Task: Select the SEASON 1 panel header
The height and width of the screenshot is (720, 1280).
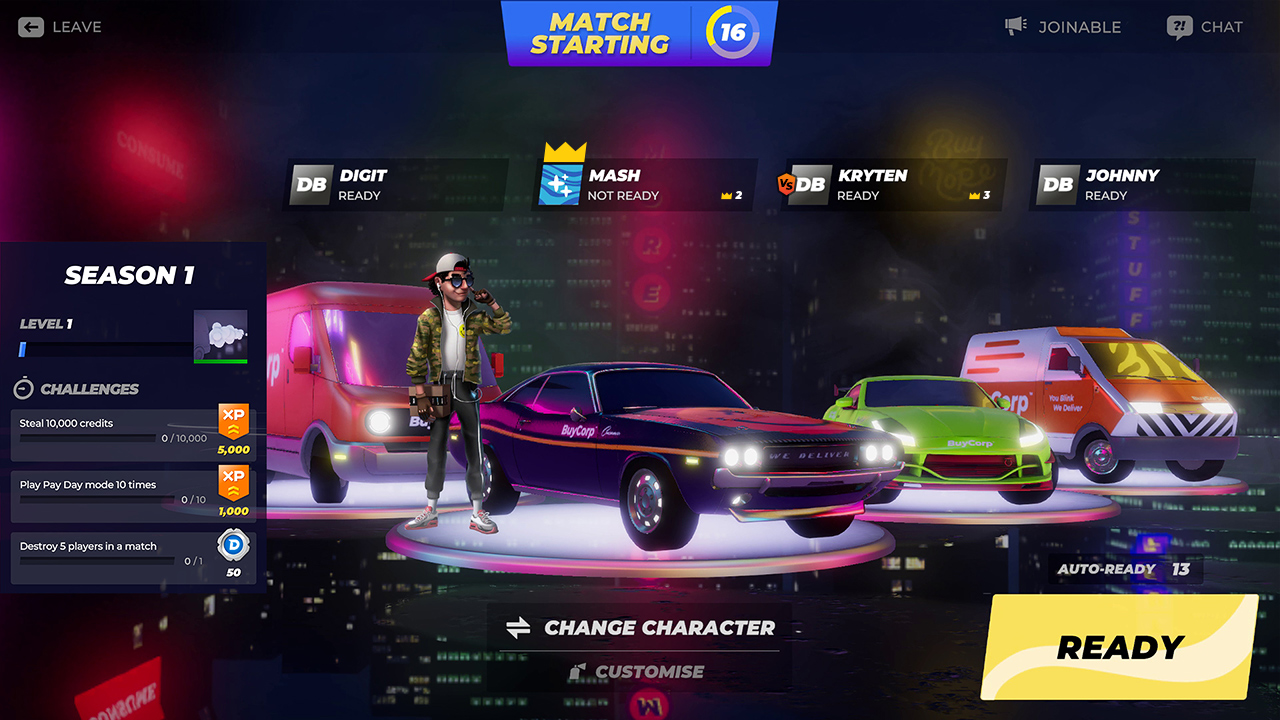Action: [x=129, y=274]
